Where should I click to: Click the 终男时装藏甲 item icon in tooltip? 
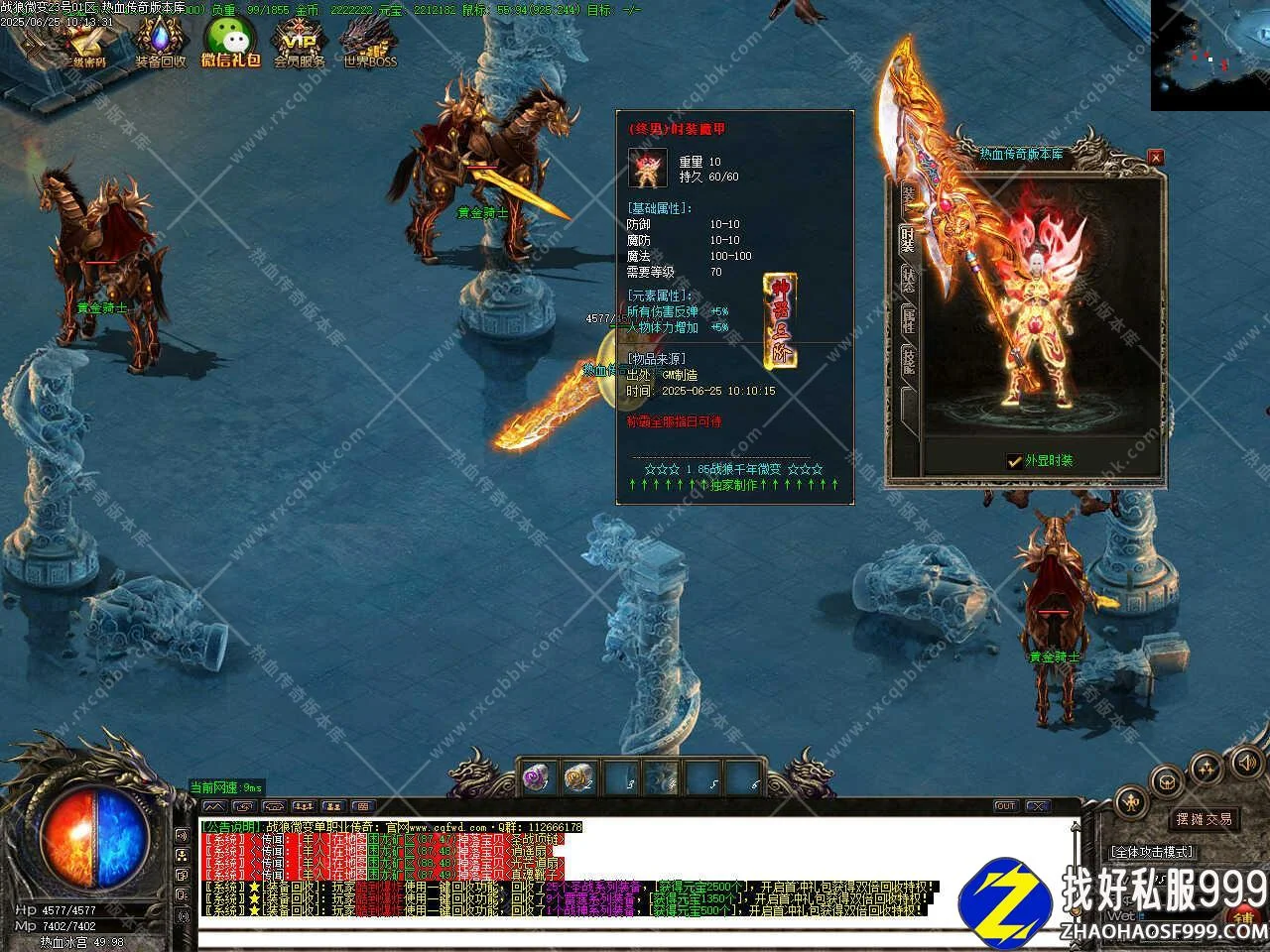tap(648, 169)
